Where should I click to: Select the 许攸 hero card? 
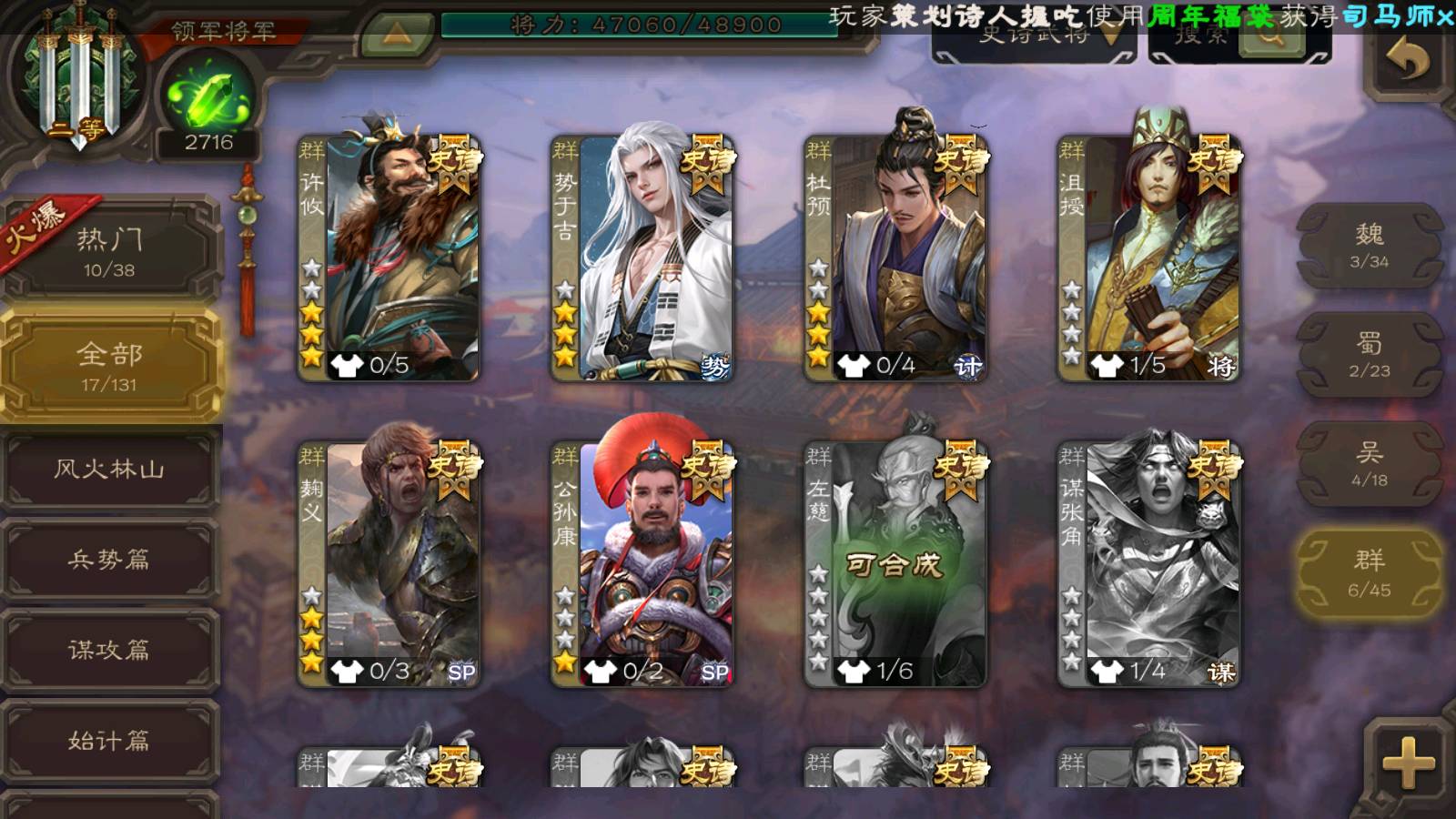coord(389,258)
